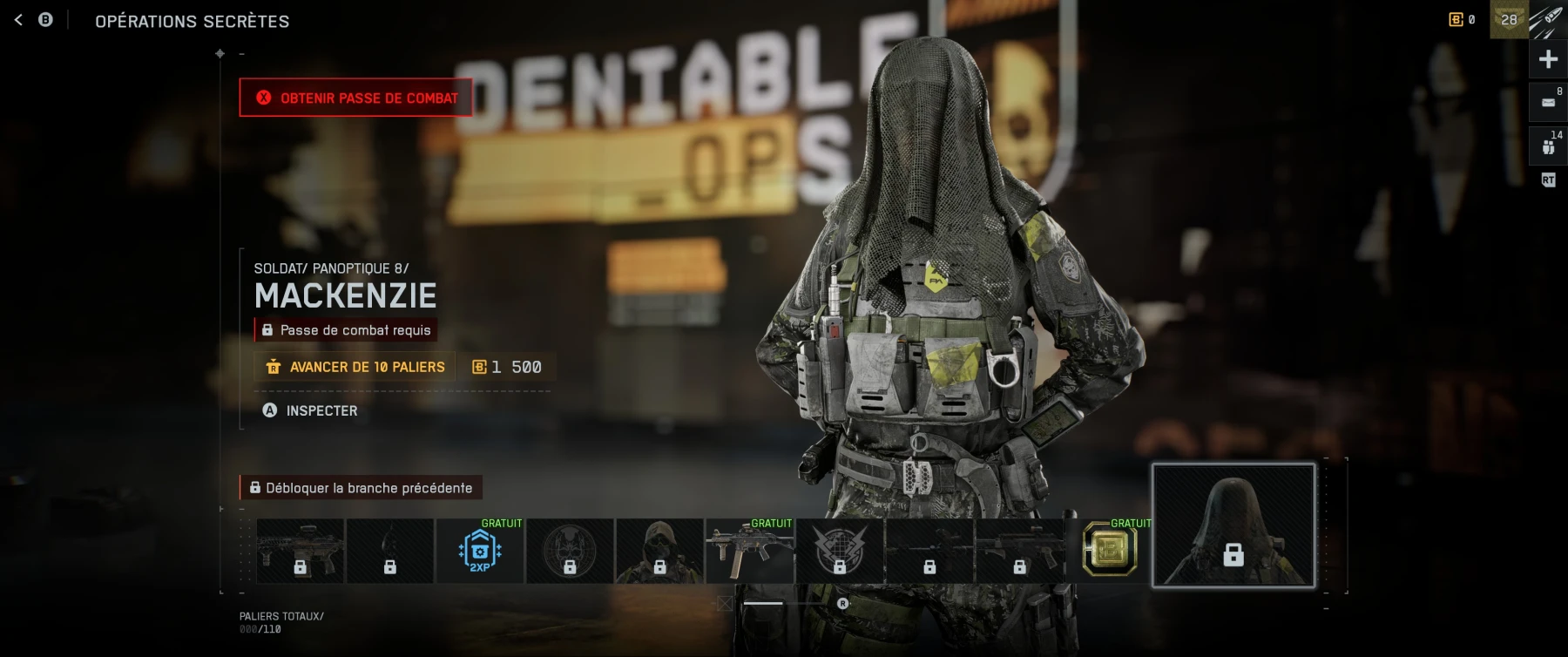Select the locked skull emblem reward
Viewport: 1568px width, 657px height.
point(570,551)
